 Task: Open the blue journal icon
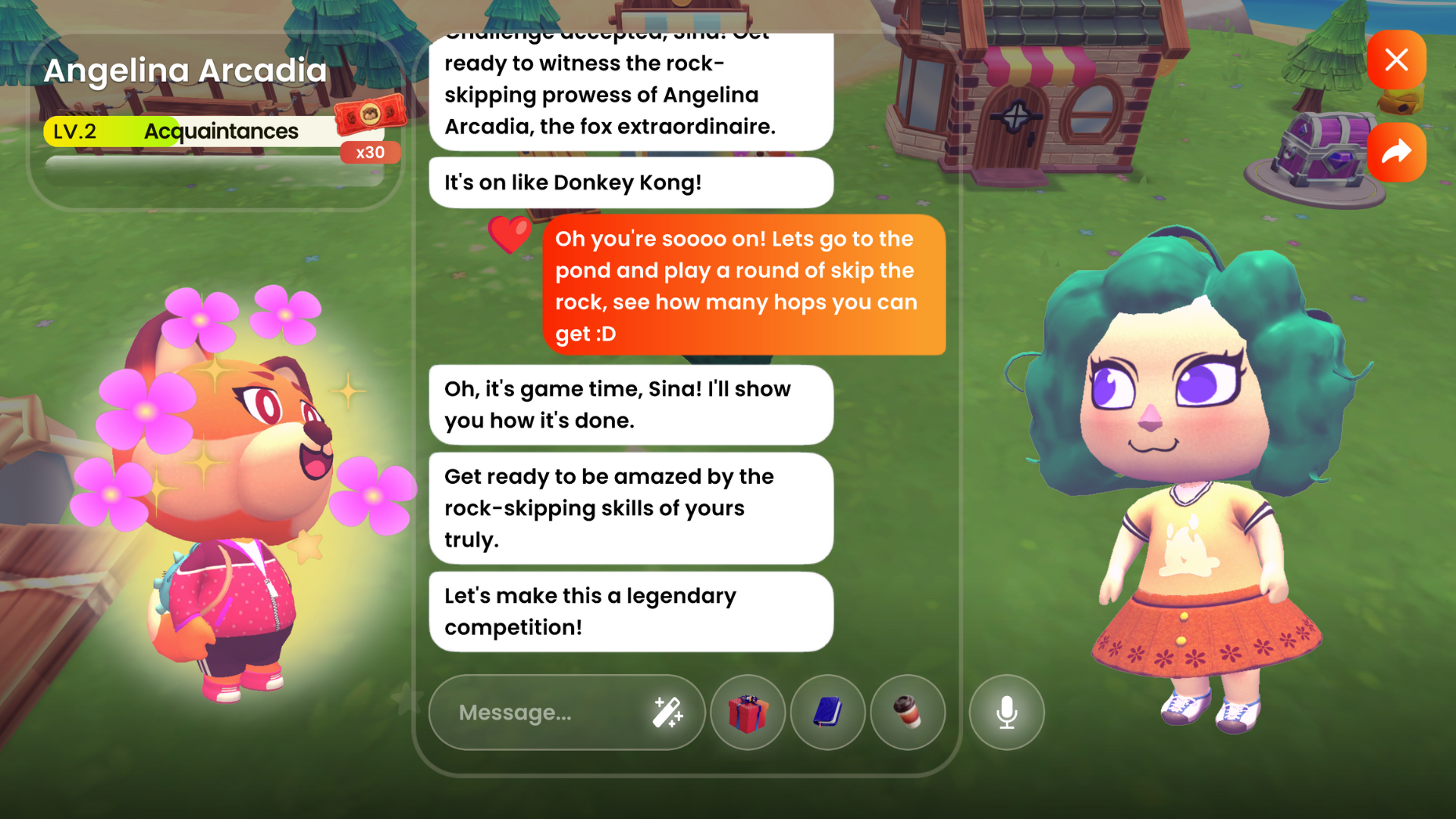tap(827, 713)
